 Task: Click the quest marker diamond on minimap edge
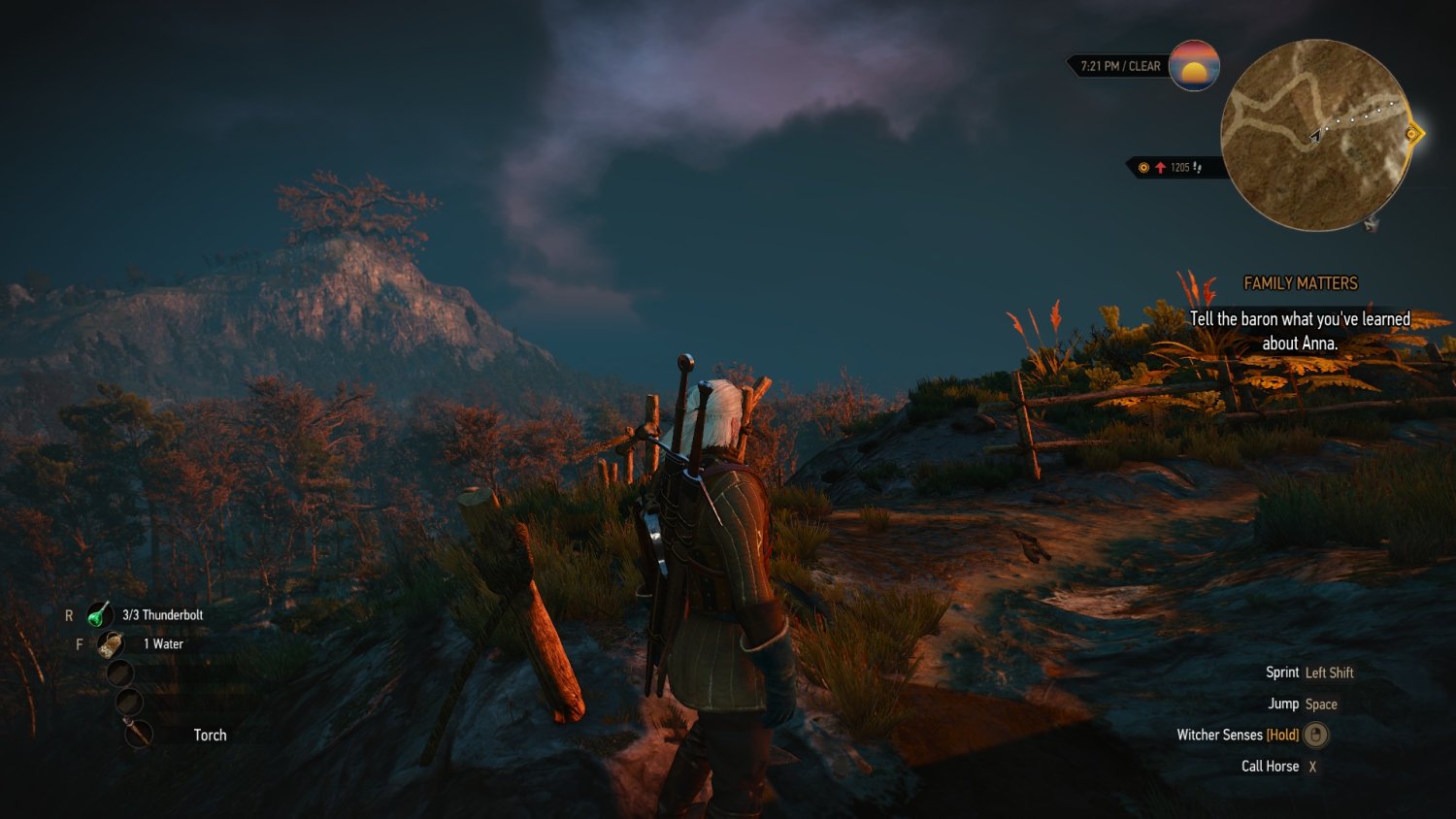click(1413, 133)
